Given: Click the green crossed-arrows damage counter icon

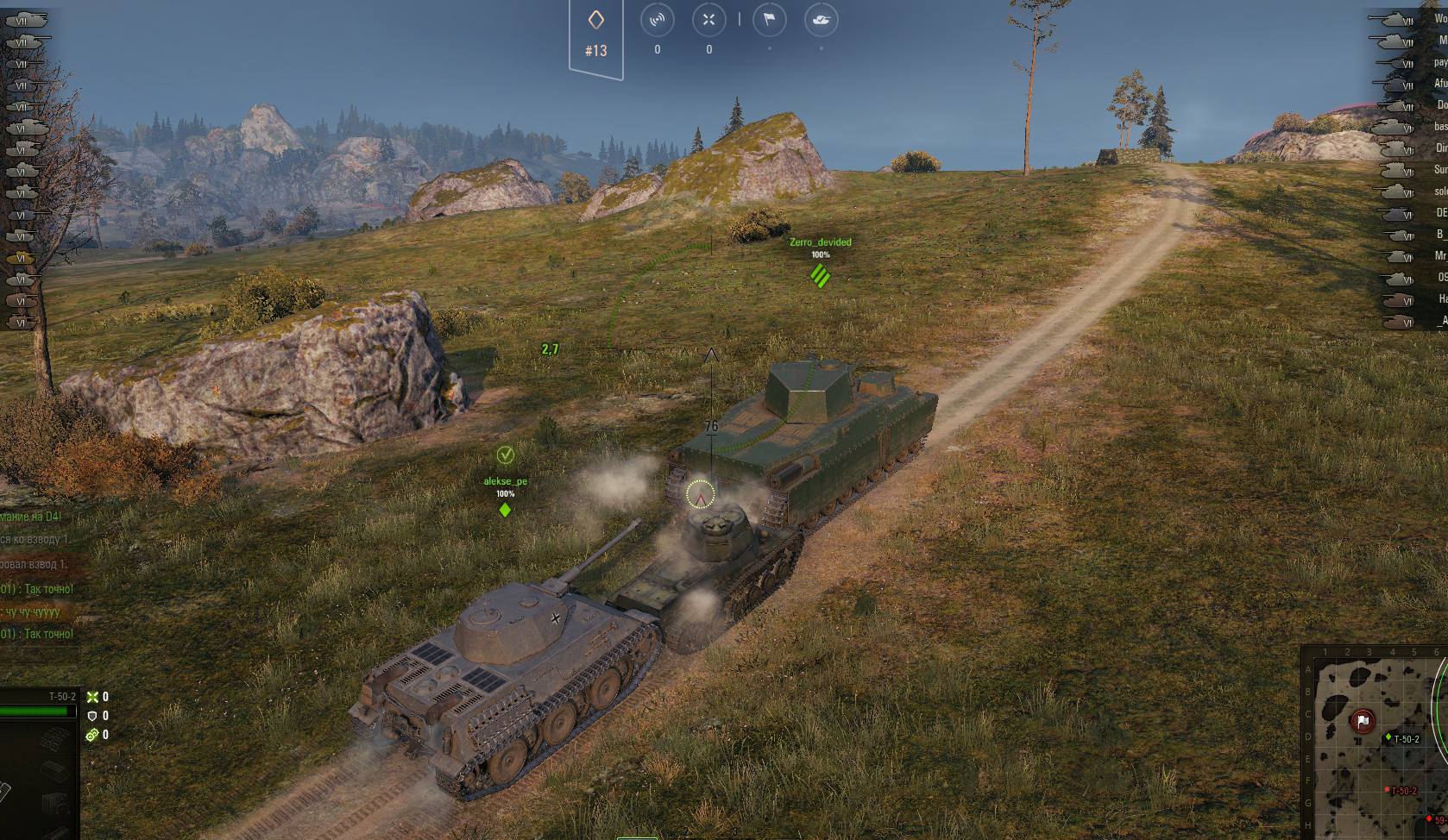Looking at the screenshot, I should (x=92, y=697).
